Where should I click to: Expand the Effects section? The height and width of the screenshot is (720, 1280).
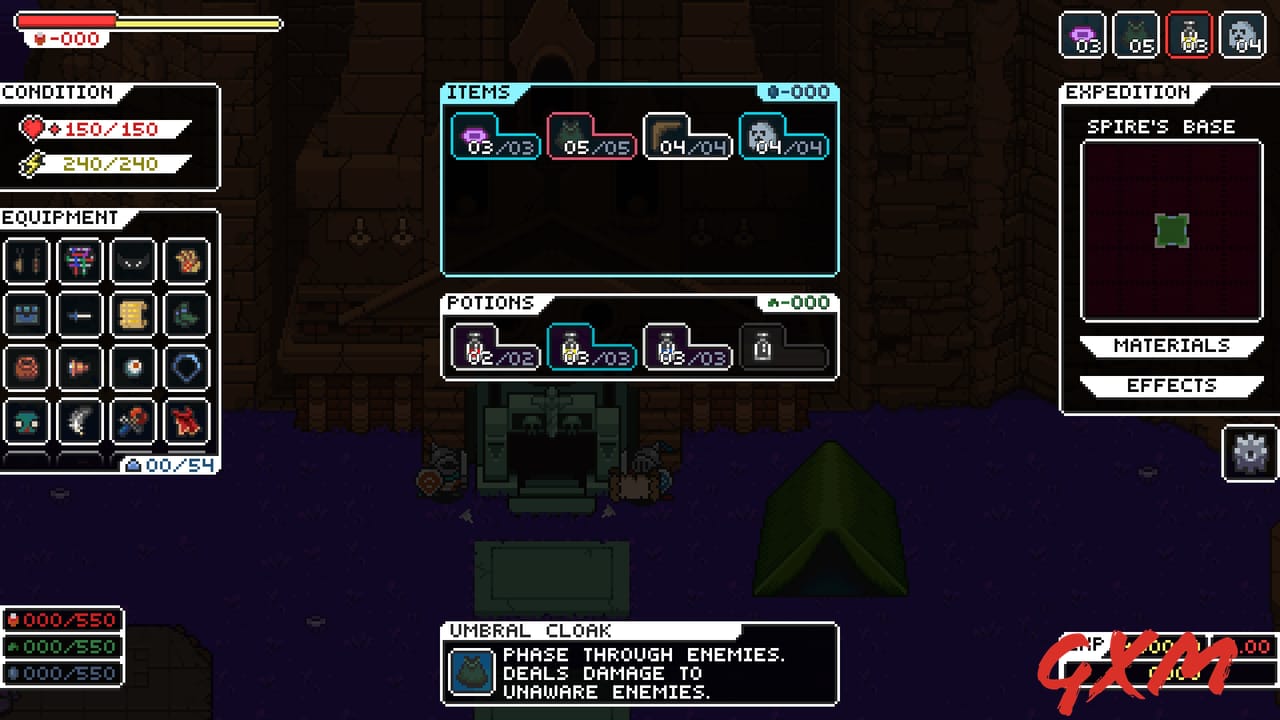click(x=1170, y=386)
